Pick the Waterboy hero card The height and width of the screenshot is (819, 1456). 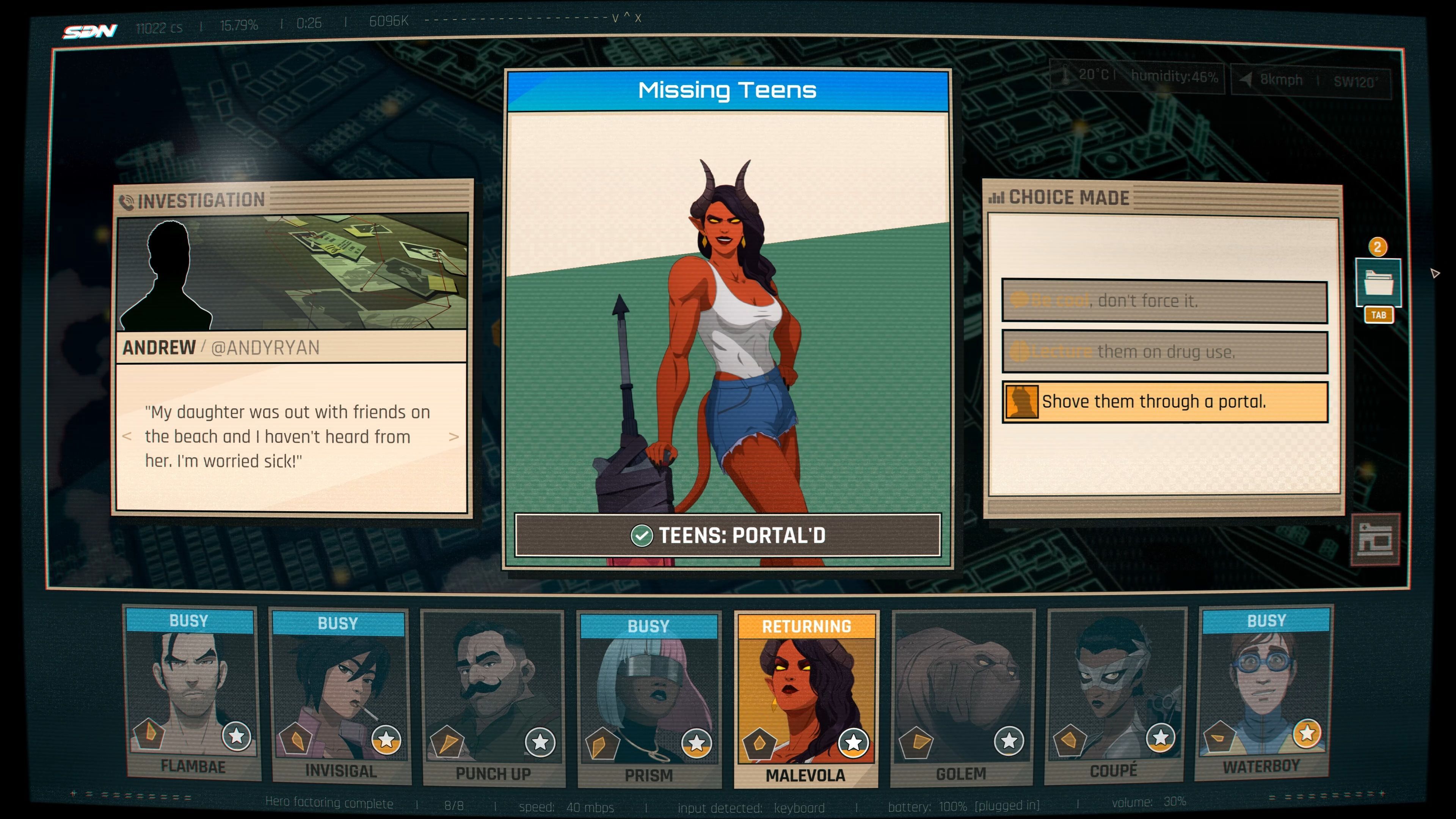click(x=1264, y=694)
